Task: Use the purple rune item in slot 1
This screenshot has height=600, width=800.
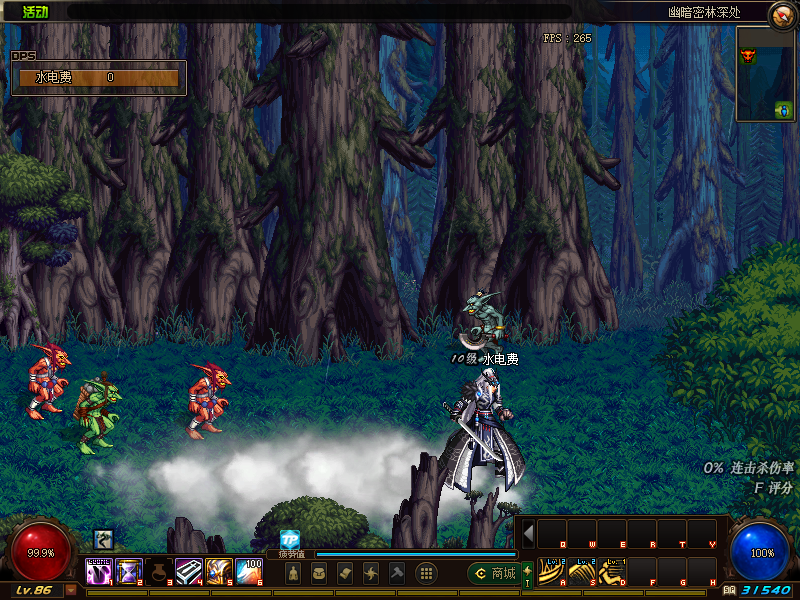Action: [99, 572]
